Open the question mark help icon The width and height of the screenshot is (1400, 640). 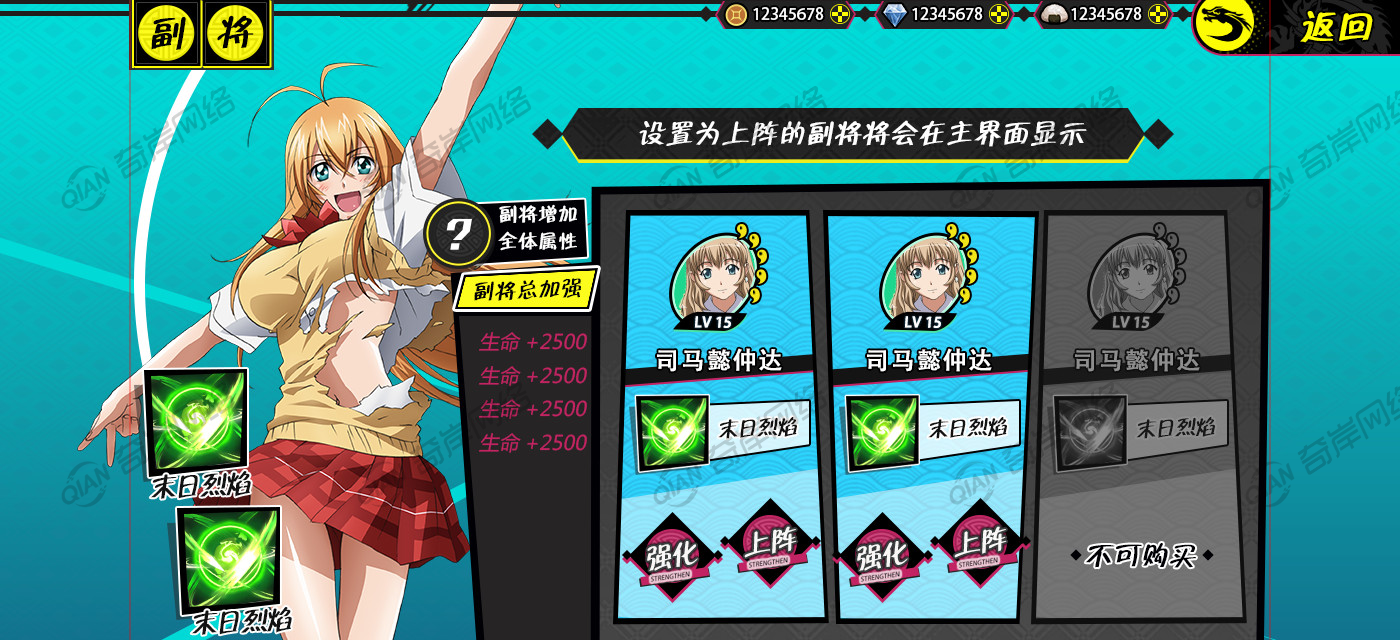click(457, 233)
